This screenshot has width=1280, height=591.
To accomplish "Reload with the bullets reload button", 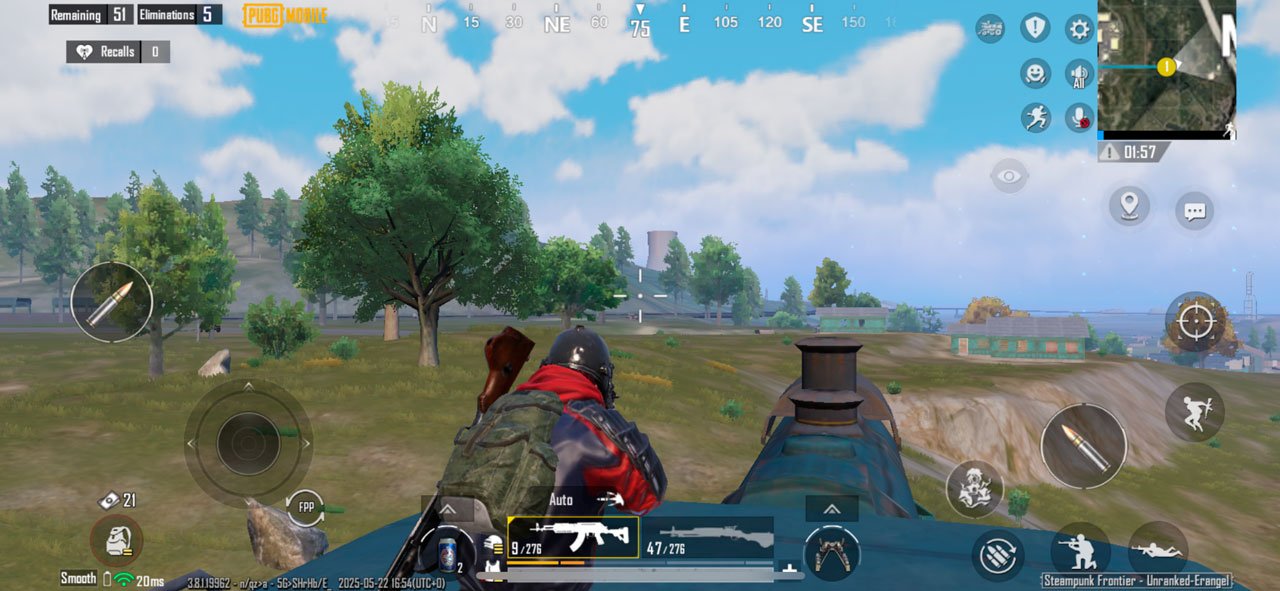I will 997,555.
